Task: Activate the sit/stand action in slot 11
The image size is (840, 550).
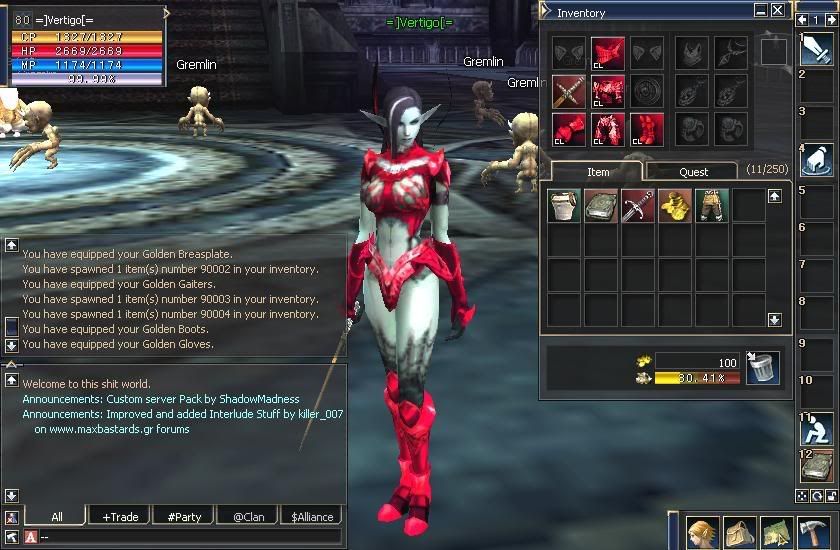Action: 816,428
